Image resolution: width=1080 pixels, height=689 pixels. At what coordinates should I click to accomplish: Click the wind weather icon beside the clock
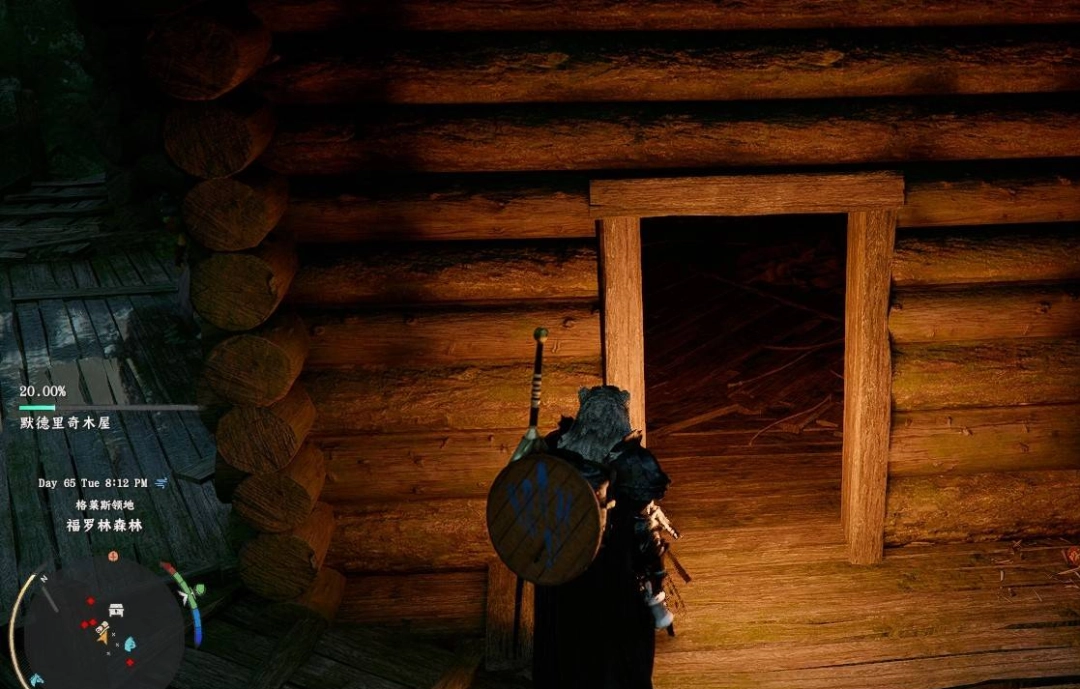[162, 482]
